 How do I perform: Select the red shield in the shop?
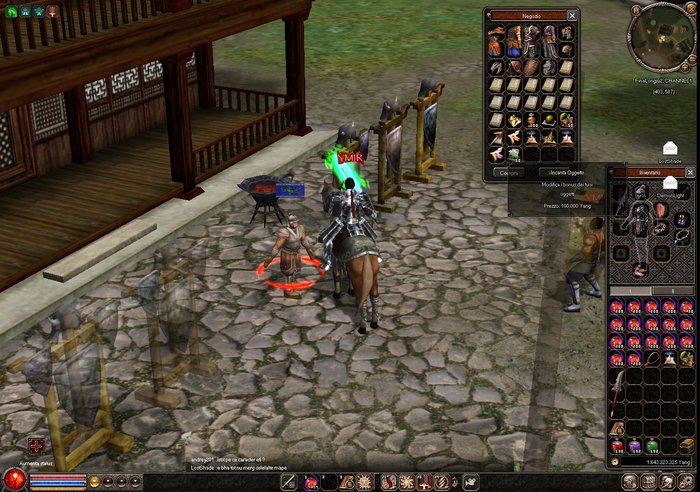[513, 67]
